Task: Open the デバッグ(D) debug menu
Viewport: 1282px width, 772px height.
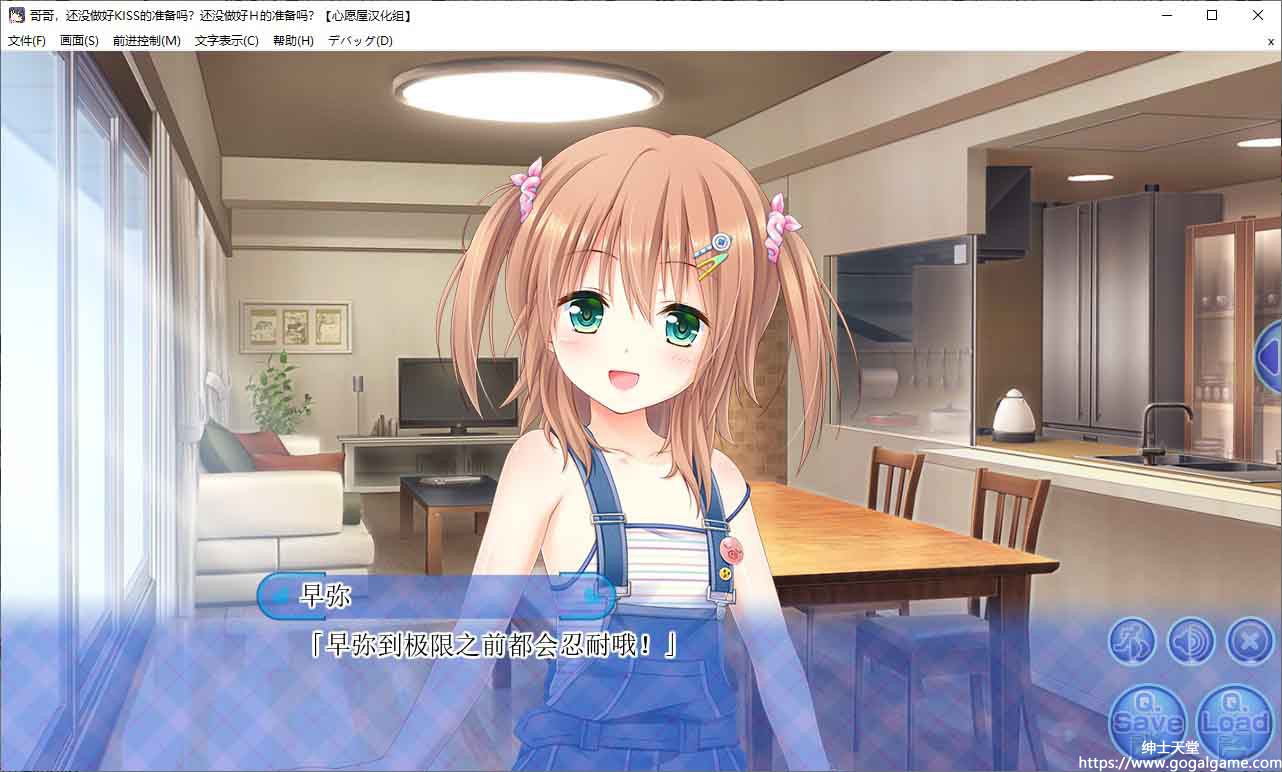Action: [x=360, y=41]
